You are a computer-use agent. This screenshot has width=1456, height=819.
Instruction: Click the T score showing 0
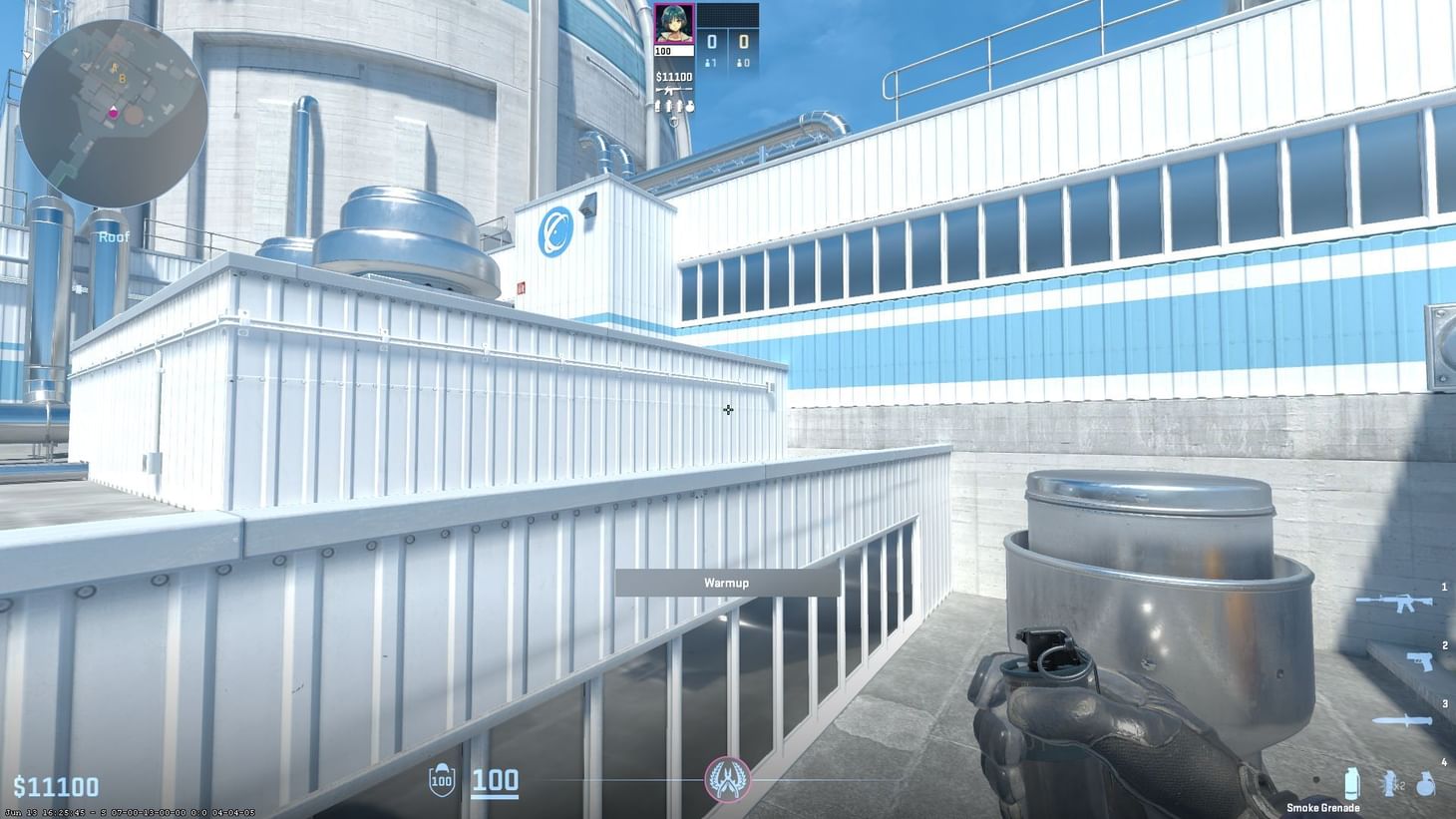(x=742, y=40)
